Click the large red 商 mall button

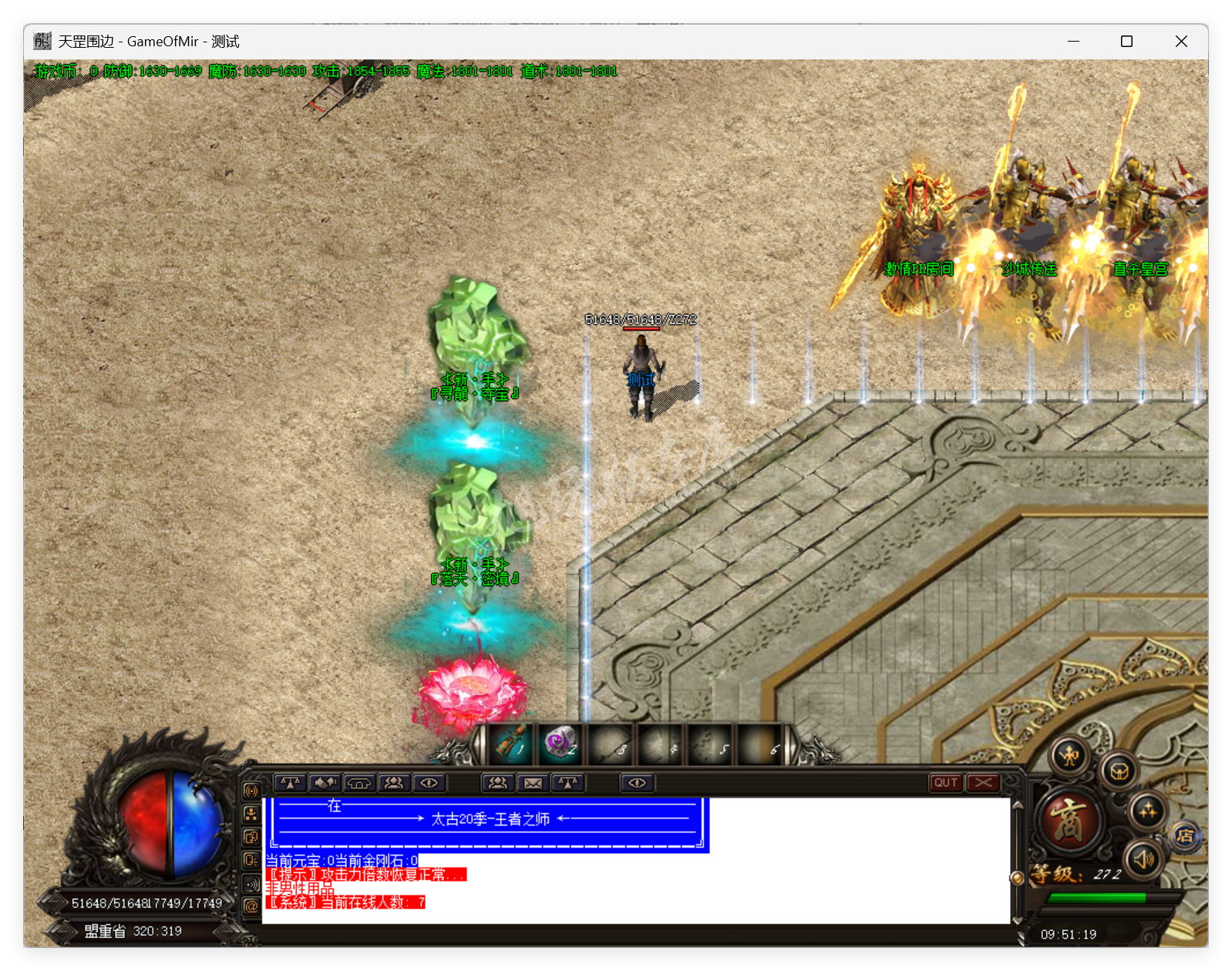point(1070,820)
